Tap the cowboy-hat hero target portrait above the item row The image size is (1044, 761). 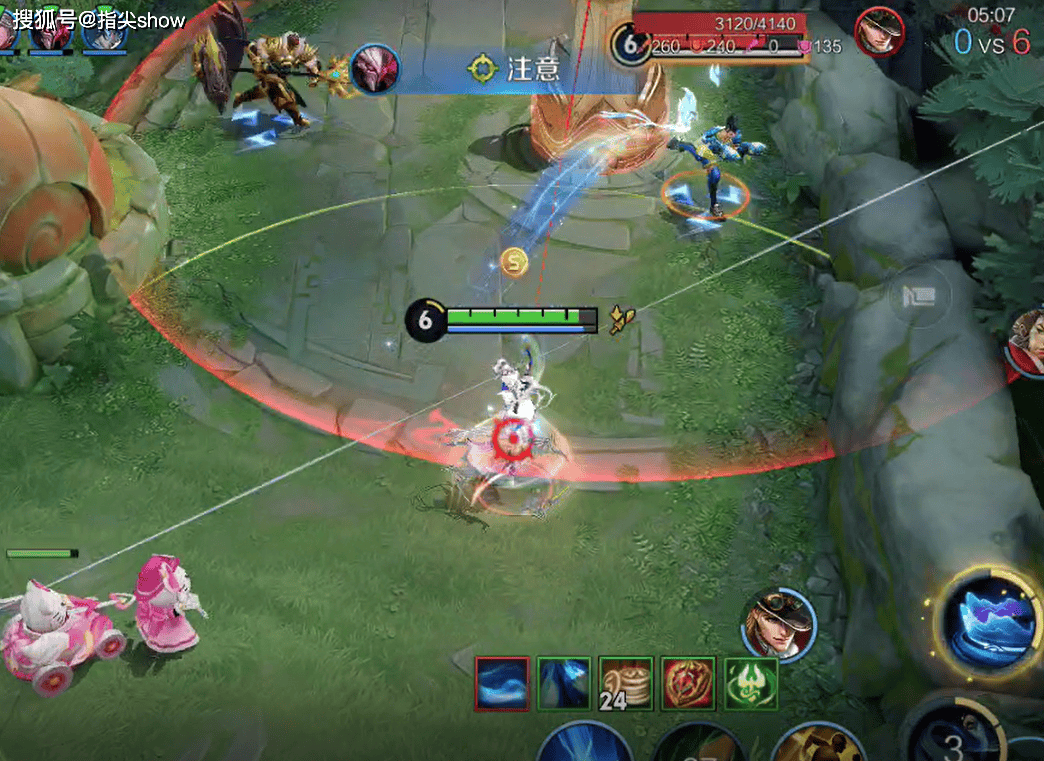(778, 623)
